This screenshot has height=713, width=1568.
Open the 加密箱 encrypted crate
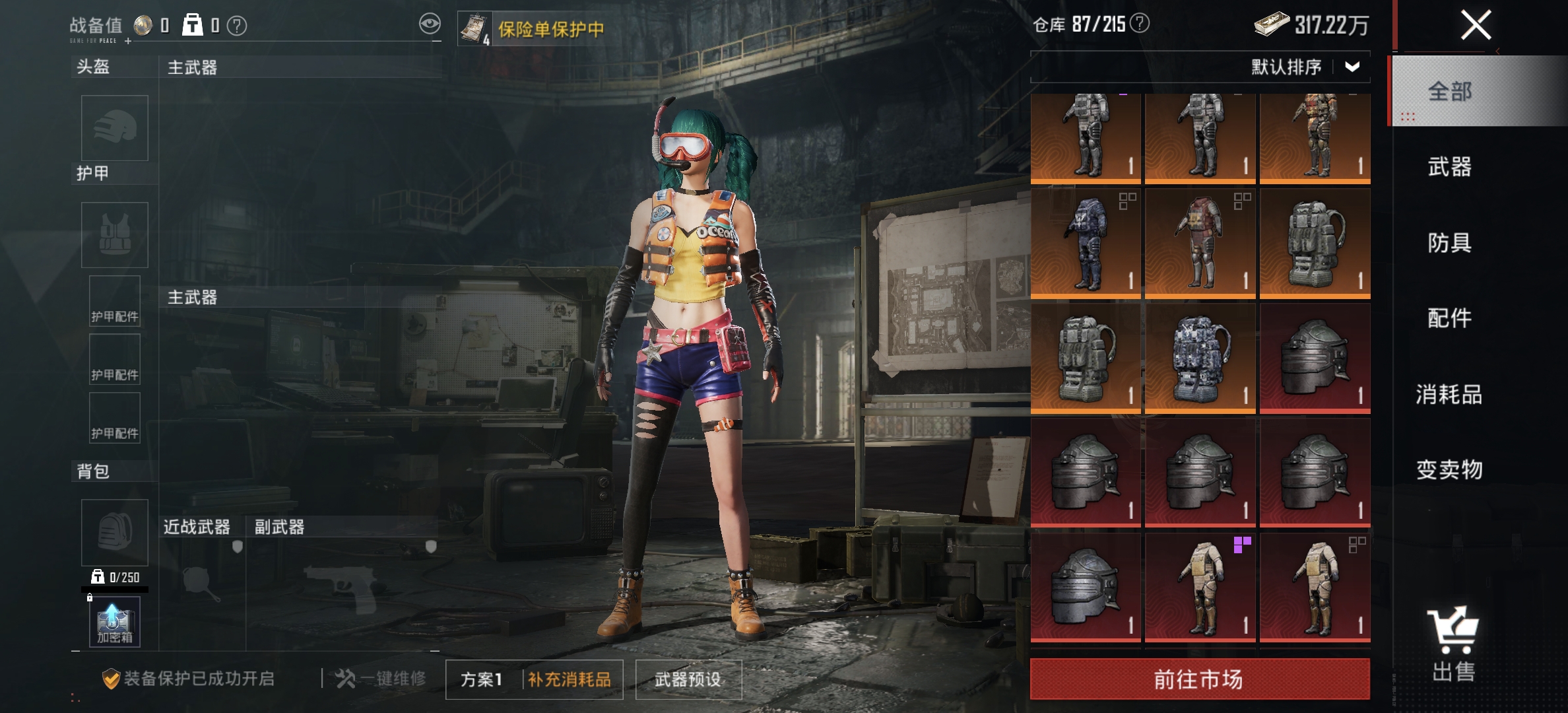click(114, 621)
